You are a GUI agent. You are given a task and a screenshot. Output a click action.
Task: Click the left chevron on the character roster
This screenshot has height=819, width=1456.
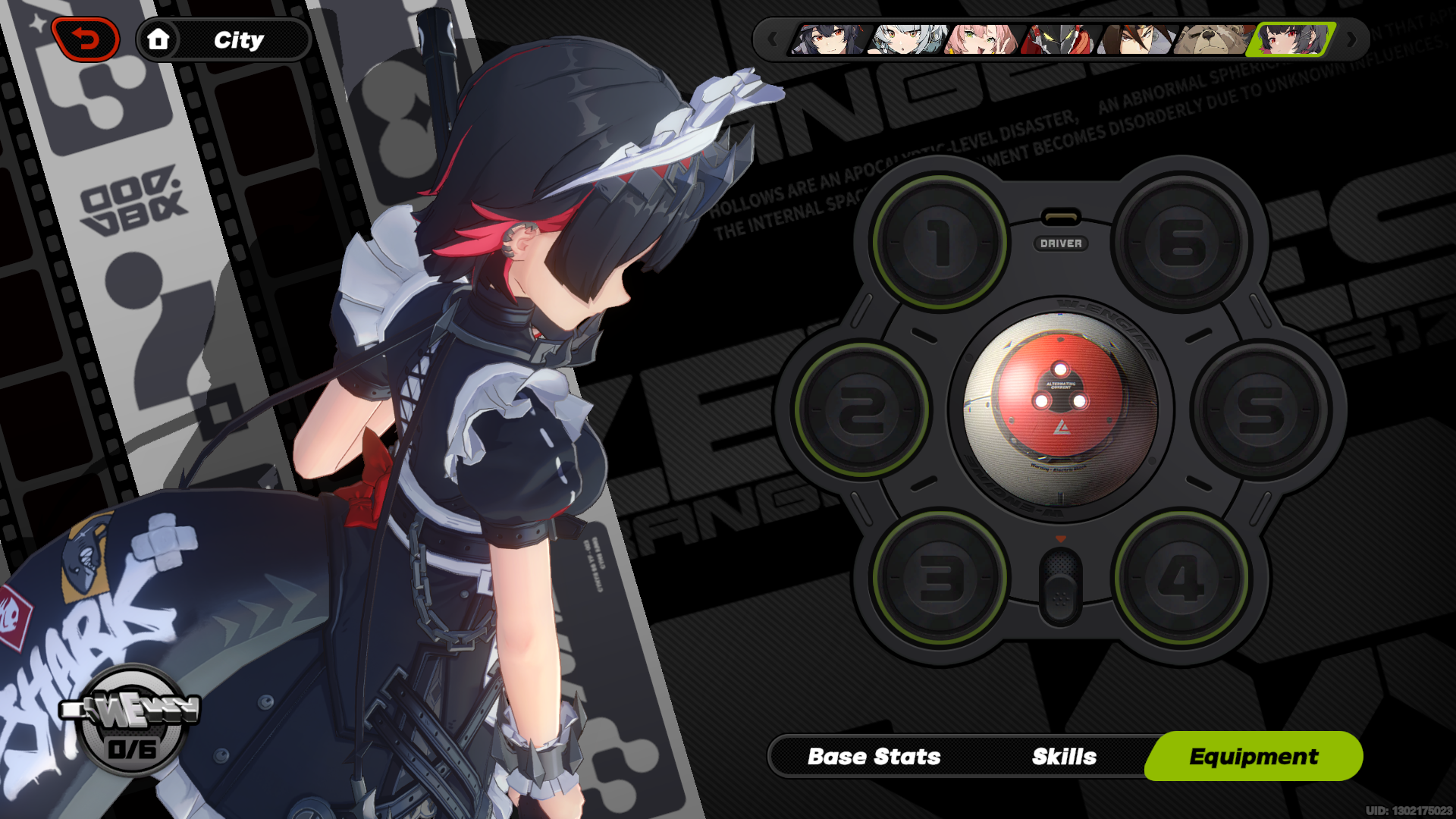(772, 39)
